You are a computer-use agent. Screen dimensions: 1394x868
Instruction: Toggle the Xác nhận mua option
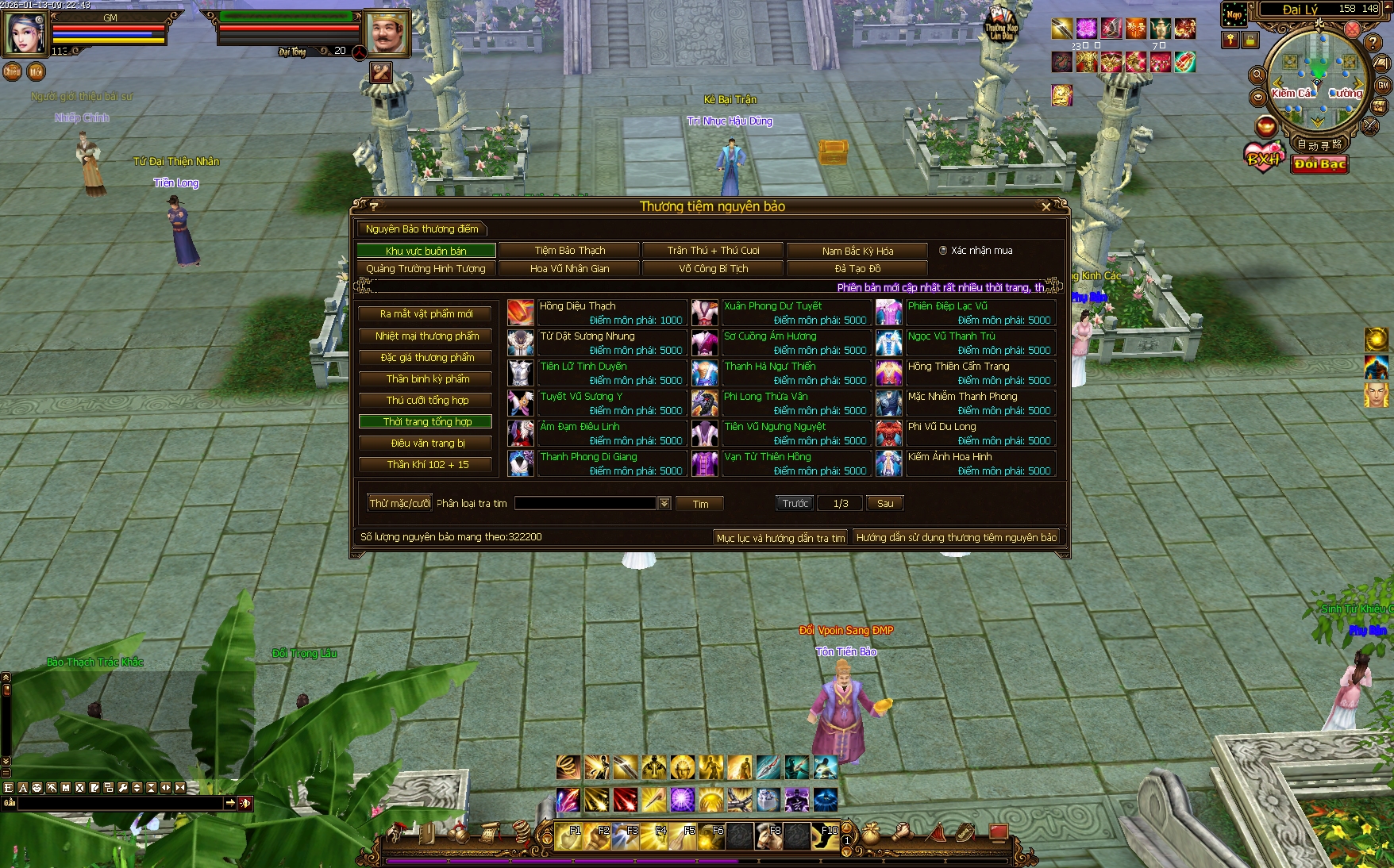click(943, 251)
